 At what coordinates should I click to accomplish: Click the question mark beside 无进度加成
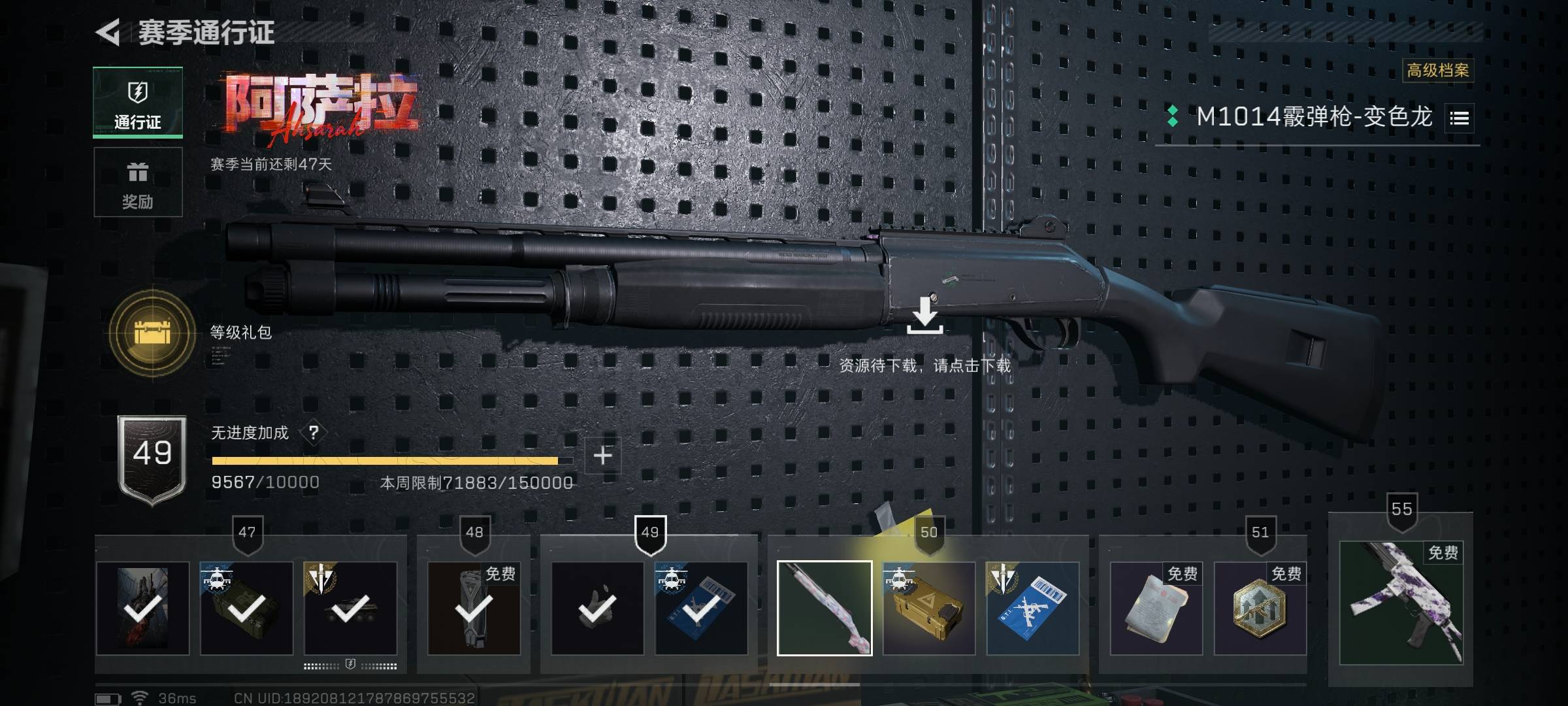click(x=314, y=433)
